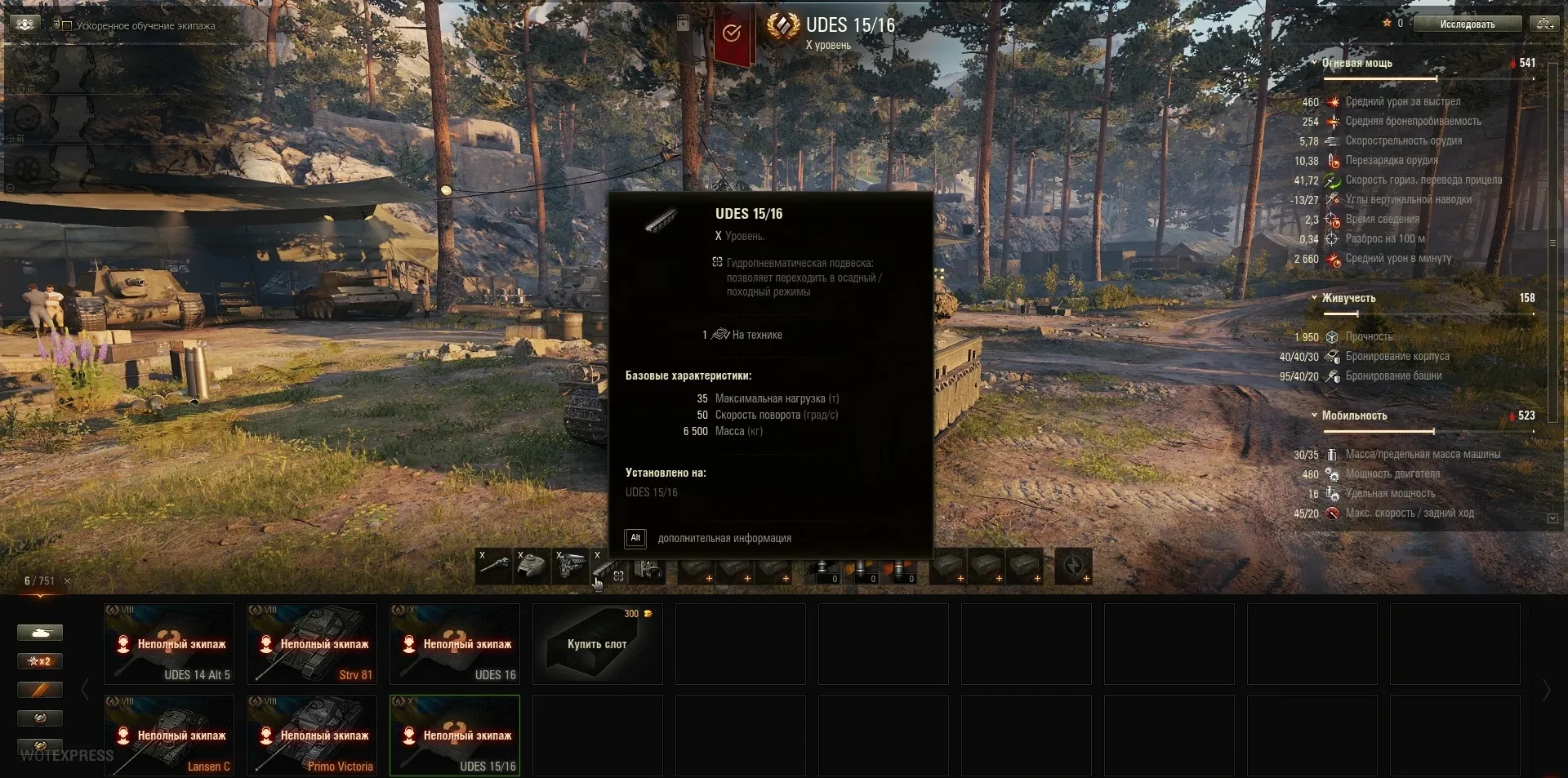Viewport: 1568px width, 778px height.
Task: Click the Исследовать research button
Action: pos(1467,24)
